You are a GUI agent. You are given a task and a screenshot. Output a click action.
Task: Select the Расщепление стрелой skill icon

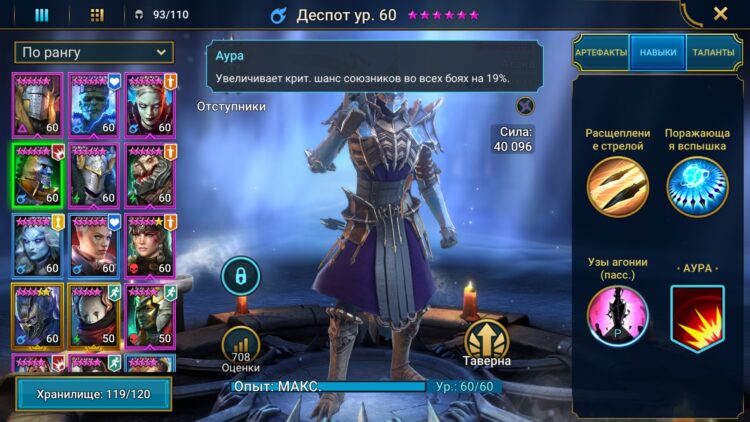tap(617, 187)
